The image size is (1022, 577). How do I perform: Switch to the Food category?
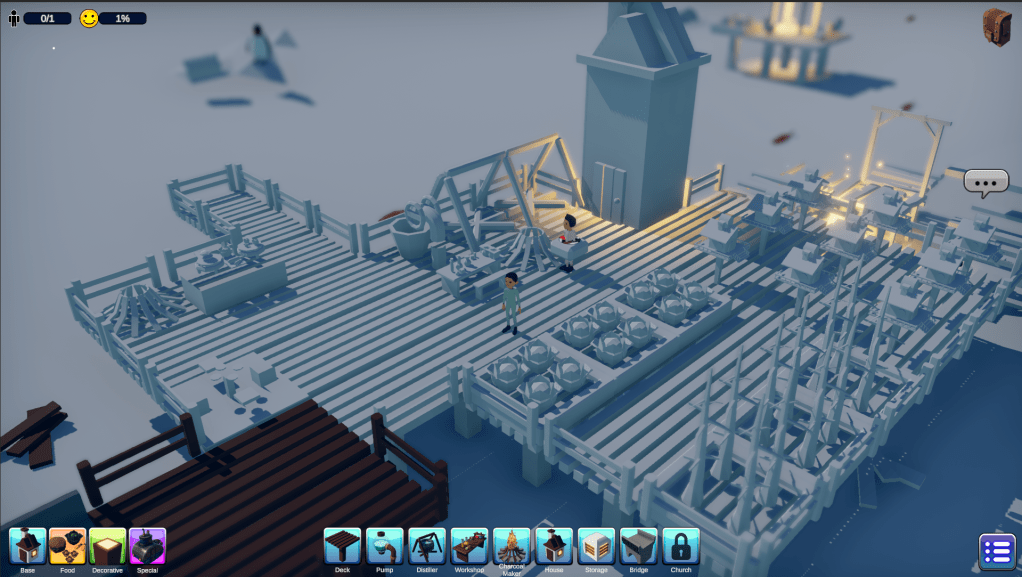point(67,547)
